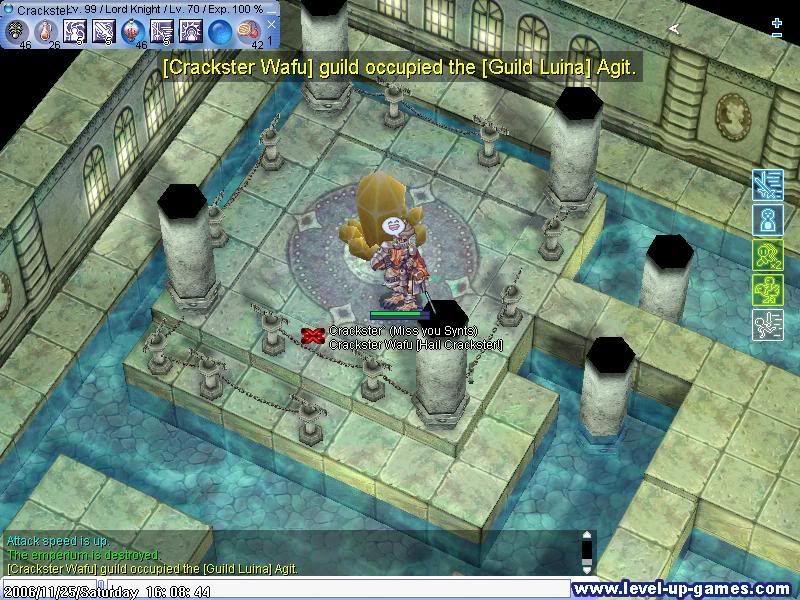This screenshot has height=600, width=800.
Task: Click the chat log scrollbar
Action: point(588,548)
